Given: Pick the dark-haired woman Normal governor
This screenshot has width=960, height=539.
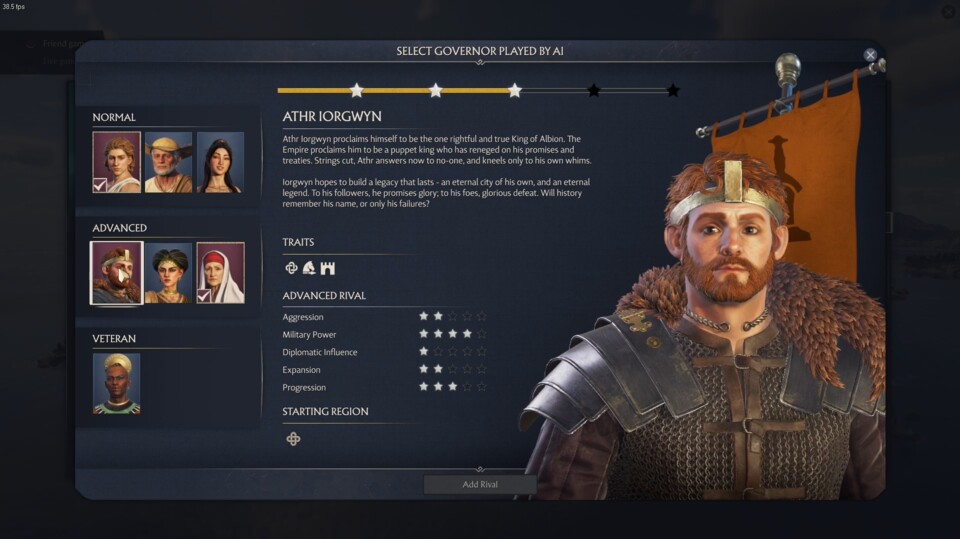Looking at the screenshot, I should [220, 162].
